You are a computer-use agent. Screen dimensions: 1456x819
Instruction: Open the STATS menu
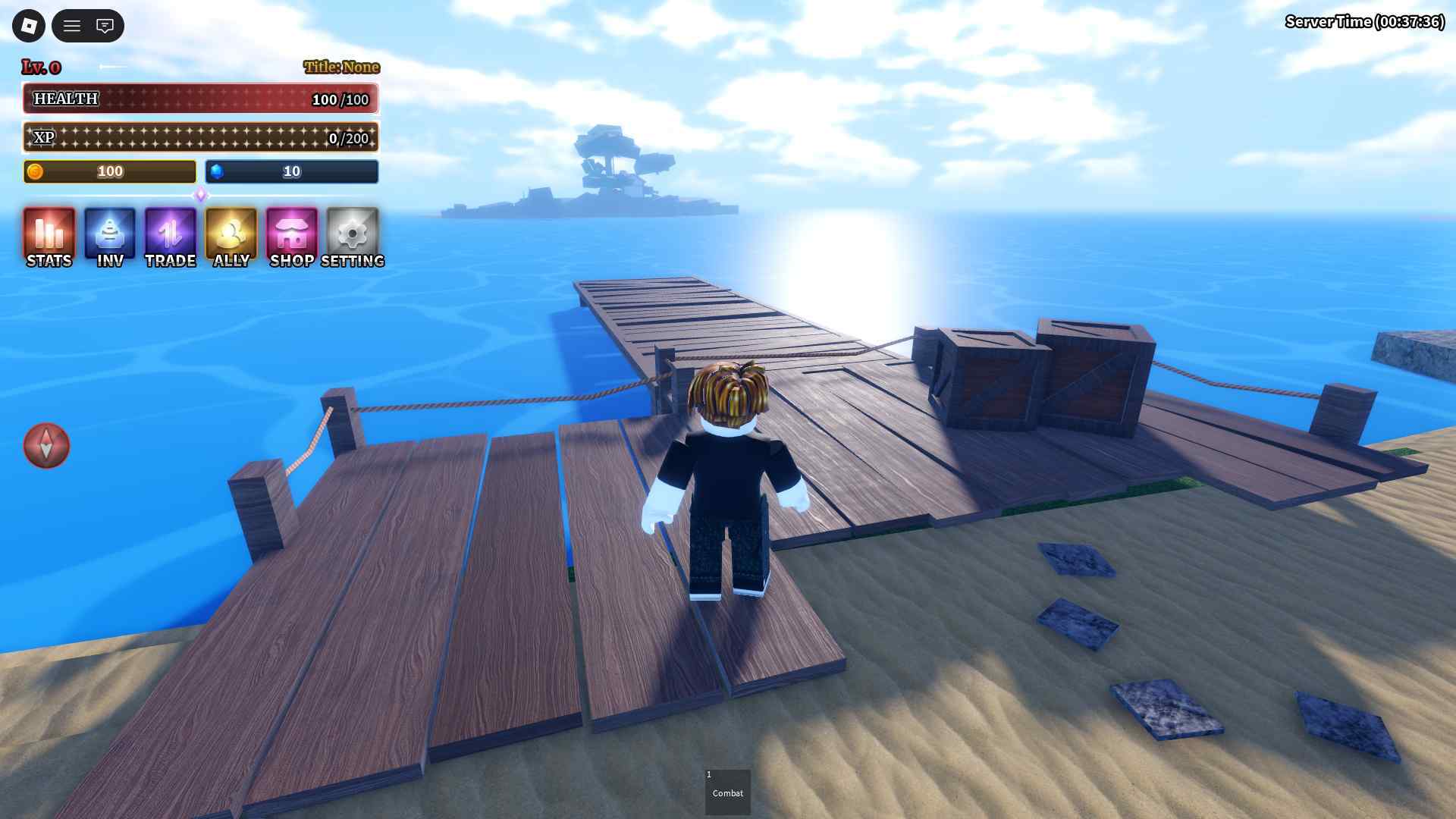point(49,237)
